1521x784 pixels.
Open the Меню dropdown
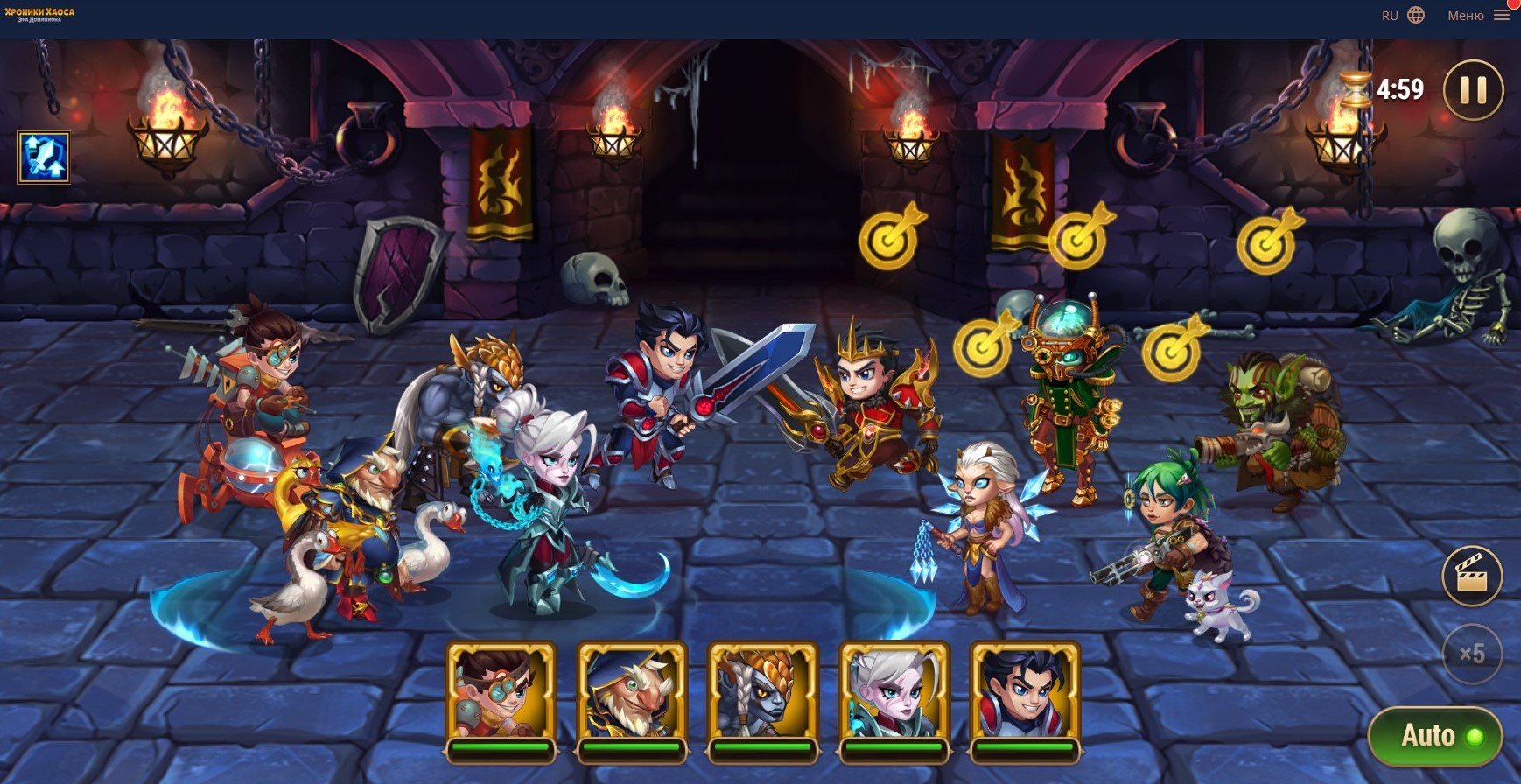[x=1478, y=16]
